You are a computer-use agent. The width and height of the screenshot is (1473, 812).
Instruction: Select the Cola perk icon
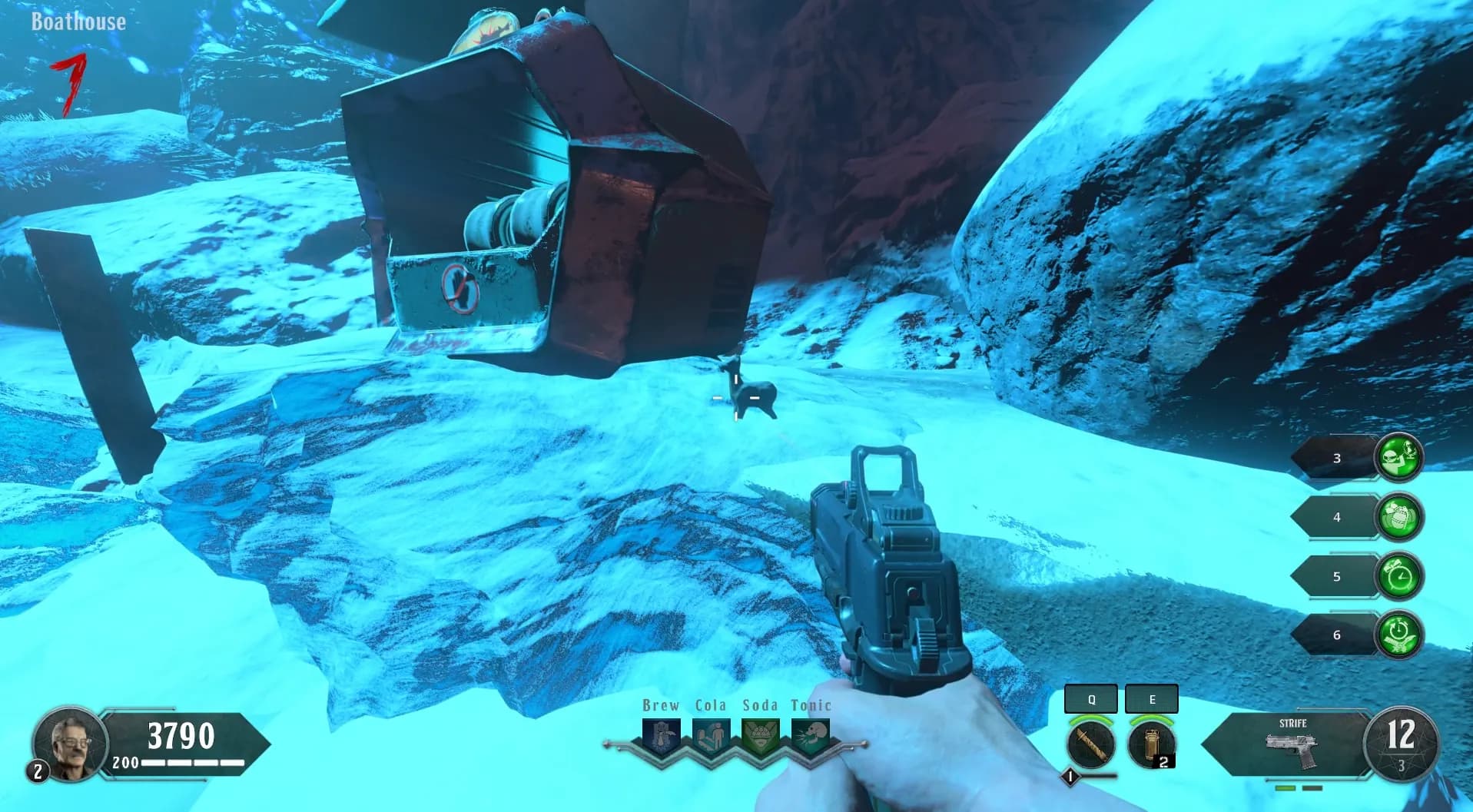click(x=711, y=736)
